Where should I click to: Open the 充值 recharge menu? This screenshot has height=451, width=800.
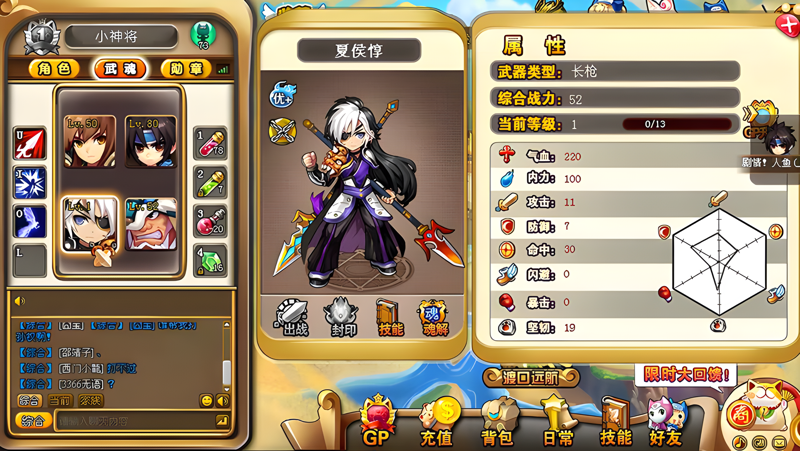[437, 422]
